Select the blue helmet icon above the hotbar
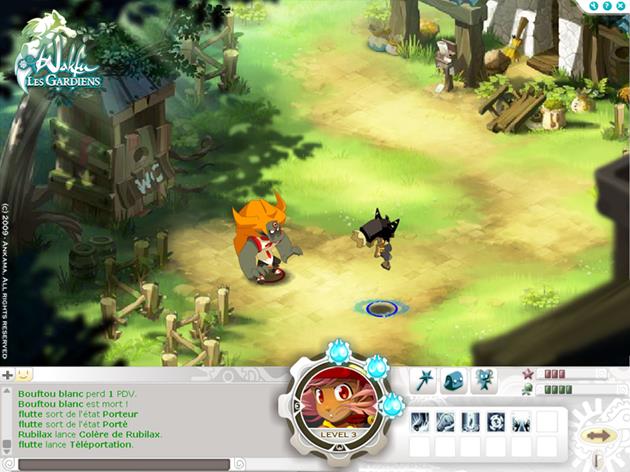The height and width of the screenshot is (472, 630). 454,380
